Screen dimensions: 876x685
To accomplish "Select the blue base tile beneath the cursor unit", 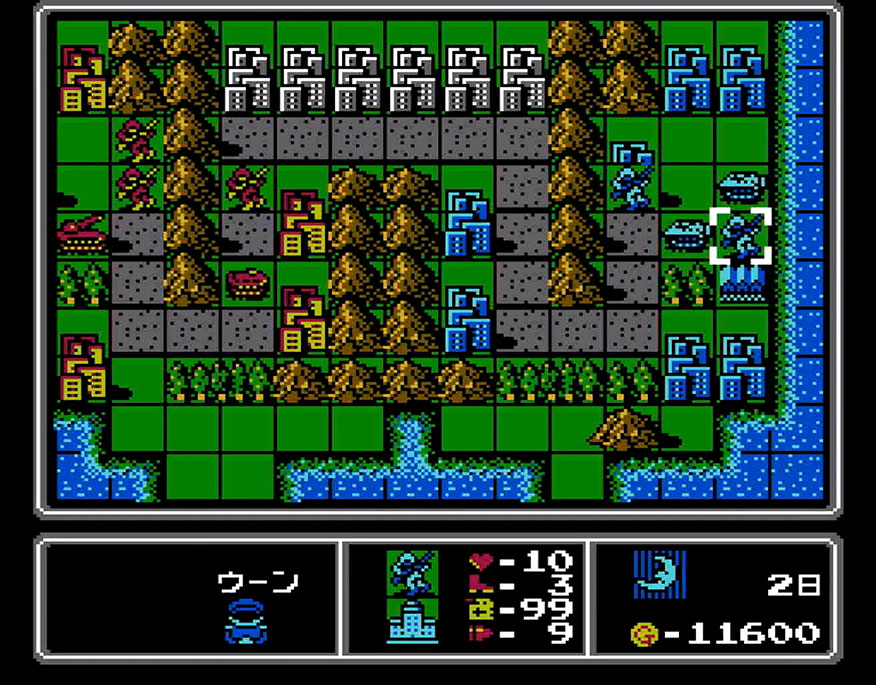I will pos(741,283).
